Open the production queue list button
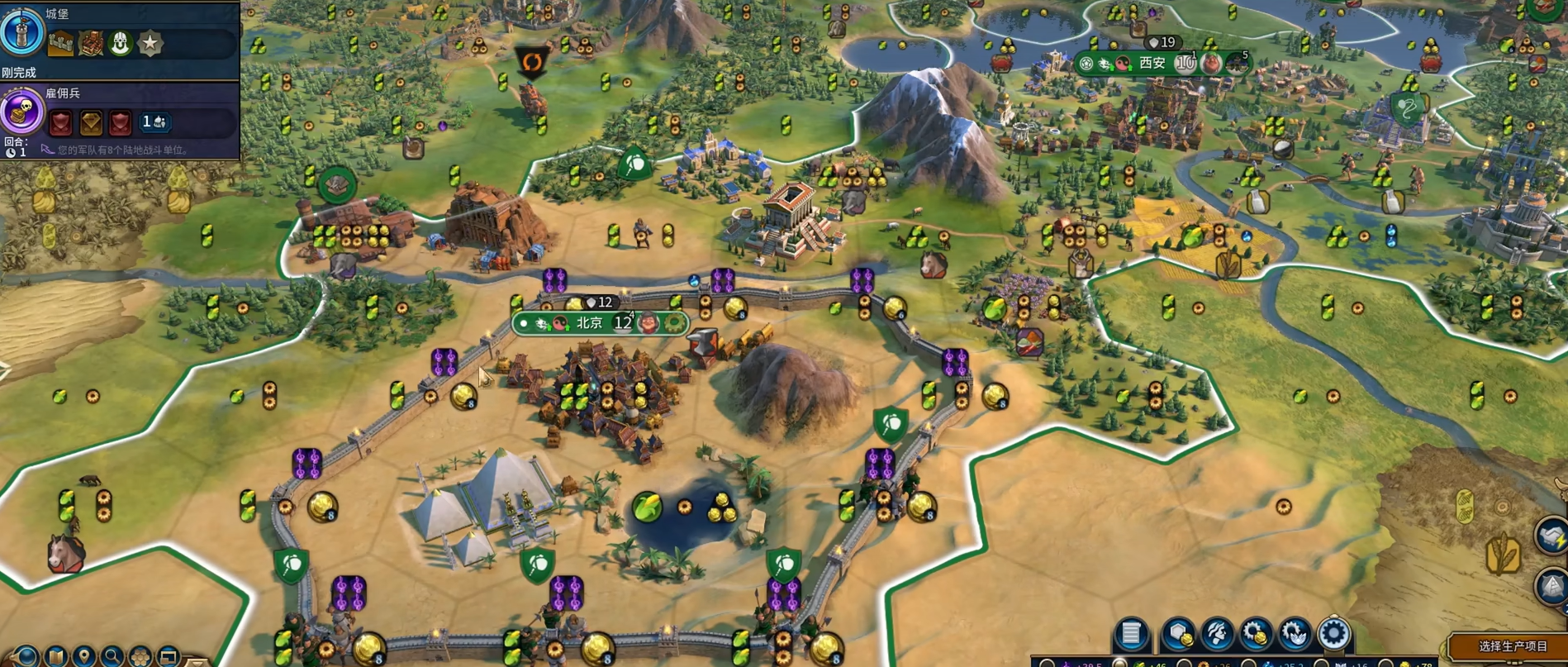Image resolution: width=1568 pixels, height=667 pixels. tap(1131, 635)
